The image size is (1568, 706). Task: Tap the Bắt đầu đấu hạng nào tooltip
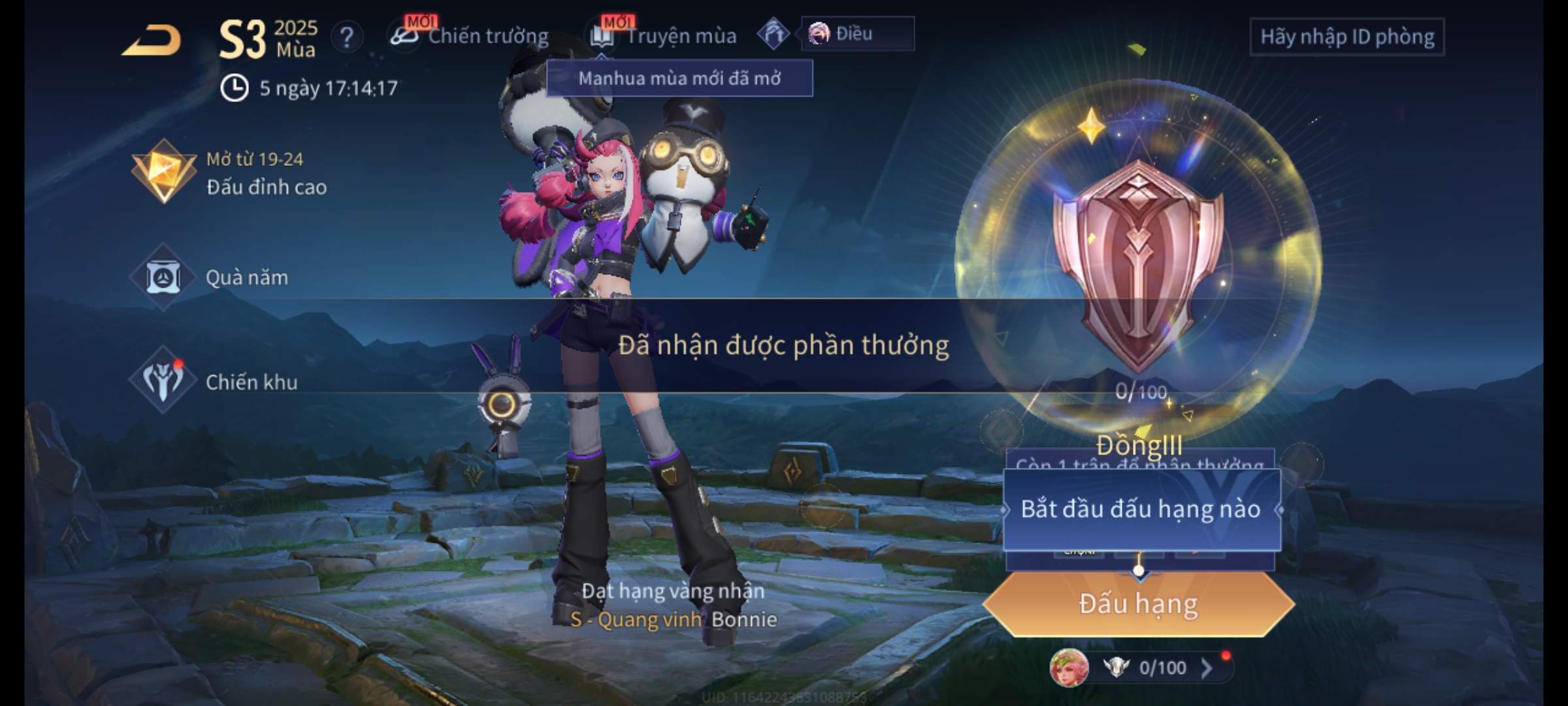[x=1141, y=509]
